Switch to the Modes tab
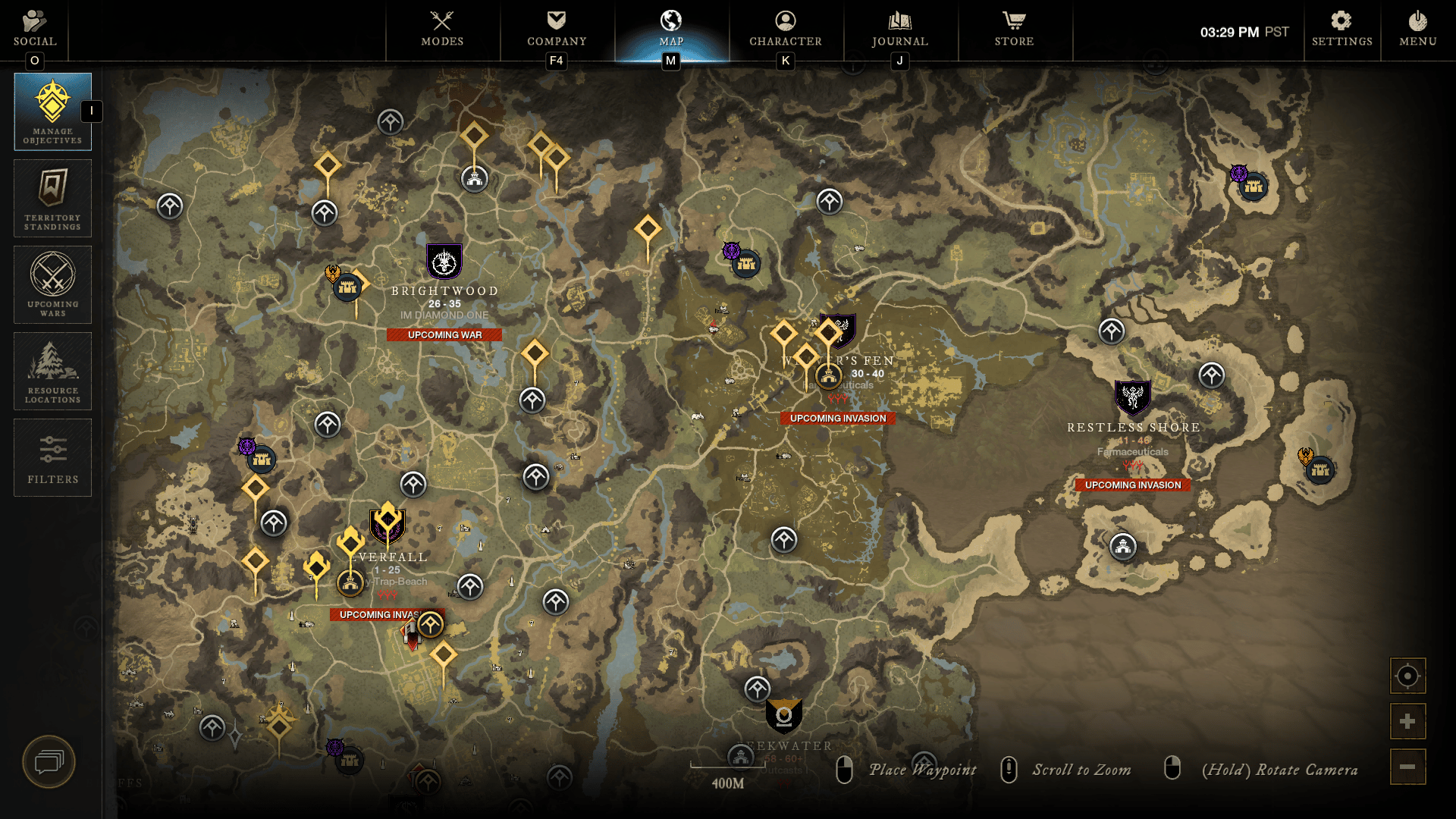The height and width of the screenshot is (819, 1456). click(442, 29)
